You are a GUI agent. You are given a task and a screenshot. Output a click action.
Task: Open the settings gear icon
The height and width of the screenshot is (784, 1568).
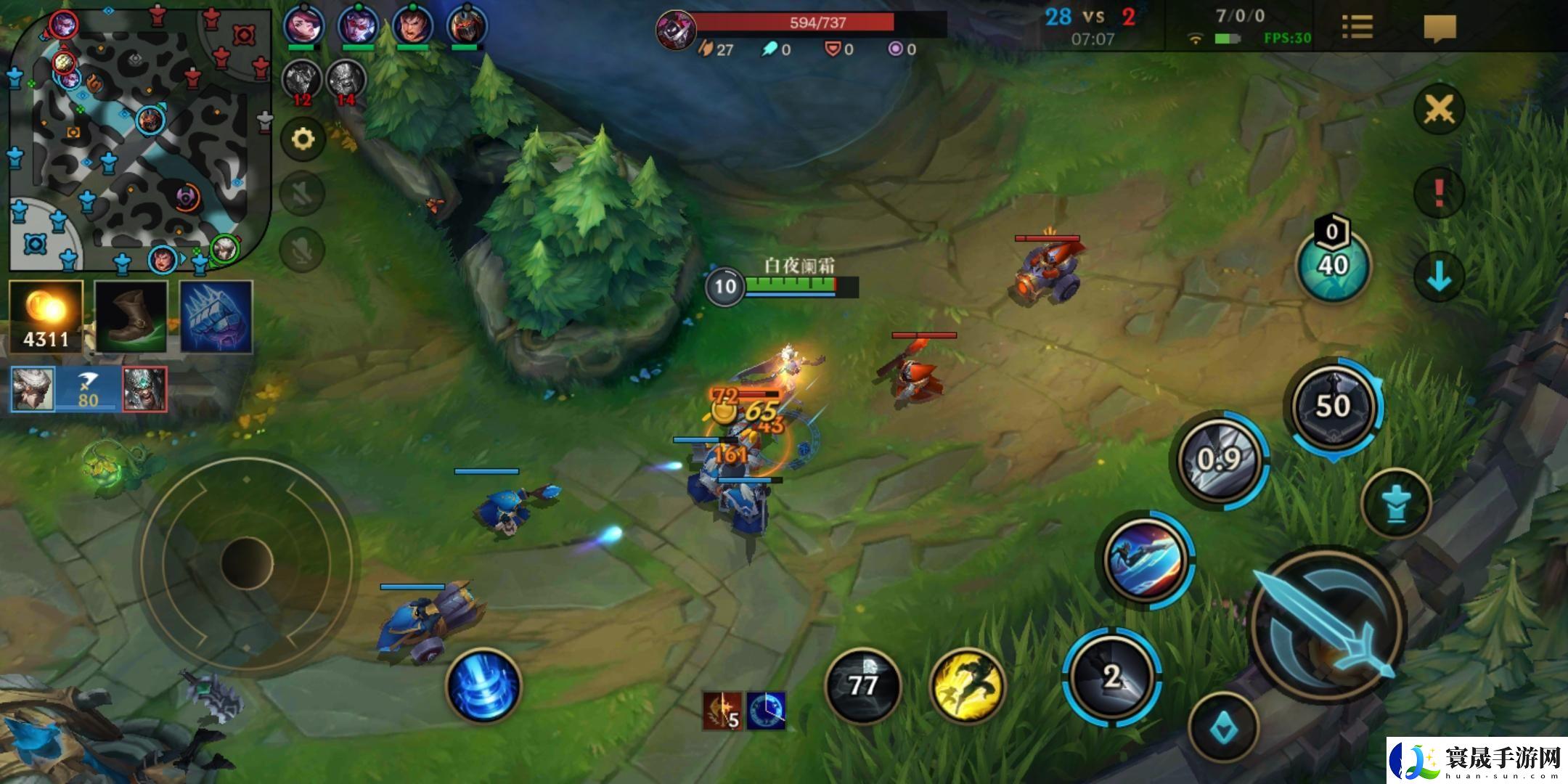pyautogui.click(x=303, y=139)
